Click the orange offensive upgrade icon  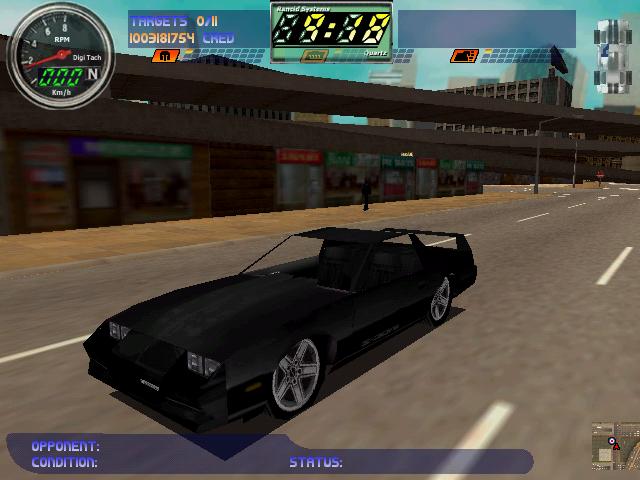(x=461, y=57)
